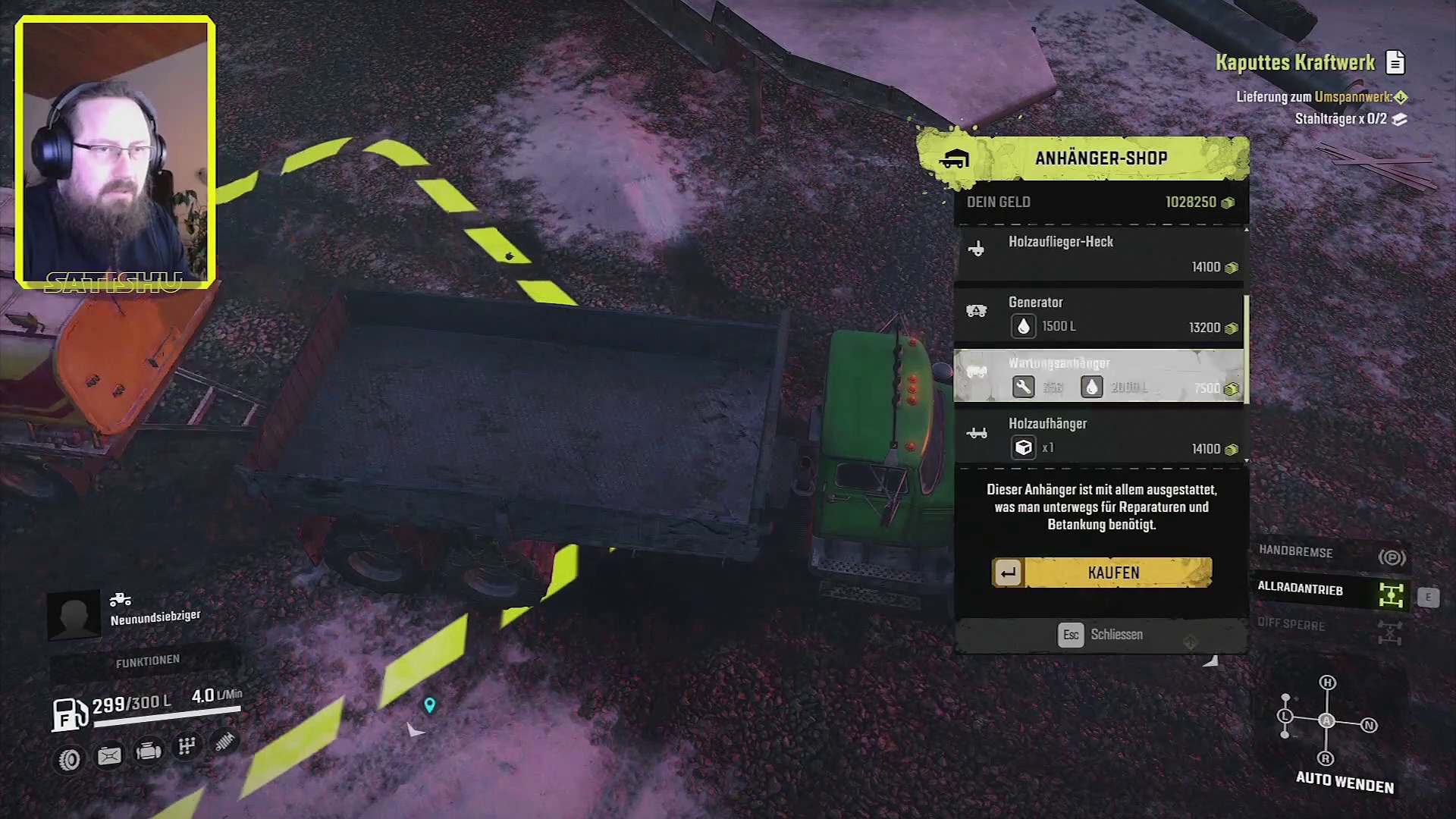
Task: Click the engine icon in vehicle toolbar
Action: (148, 752)
